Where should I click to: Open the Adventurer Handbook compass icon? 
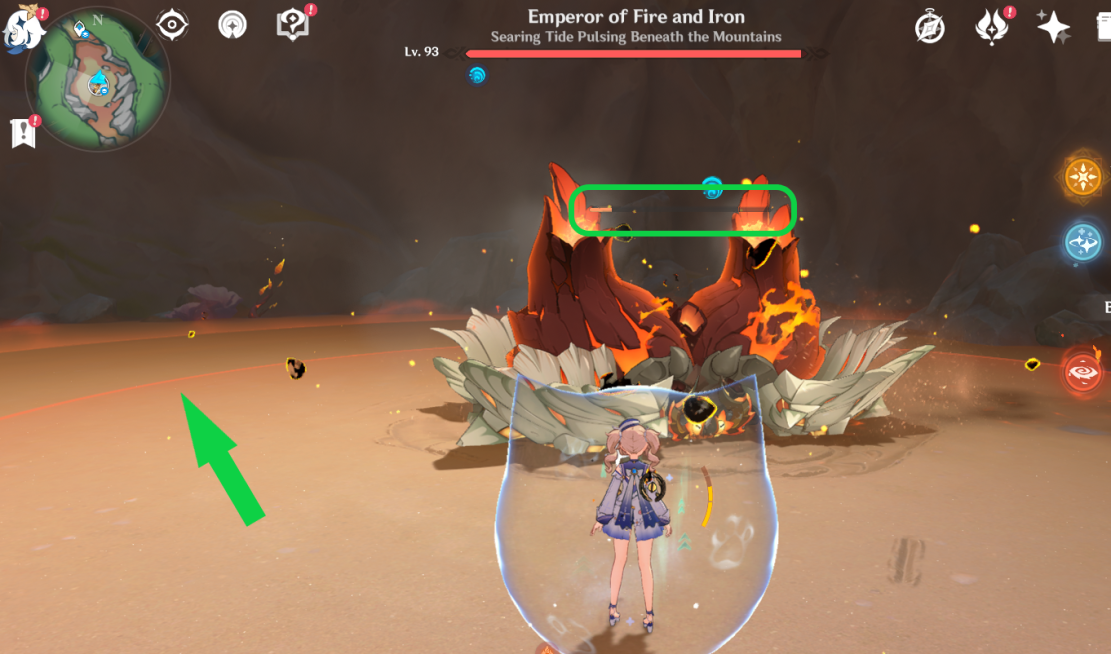pos(930,28)
